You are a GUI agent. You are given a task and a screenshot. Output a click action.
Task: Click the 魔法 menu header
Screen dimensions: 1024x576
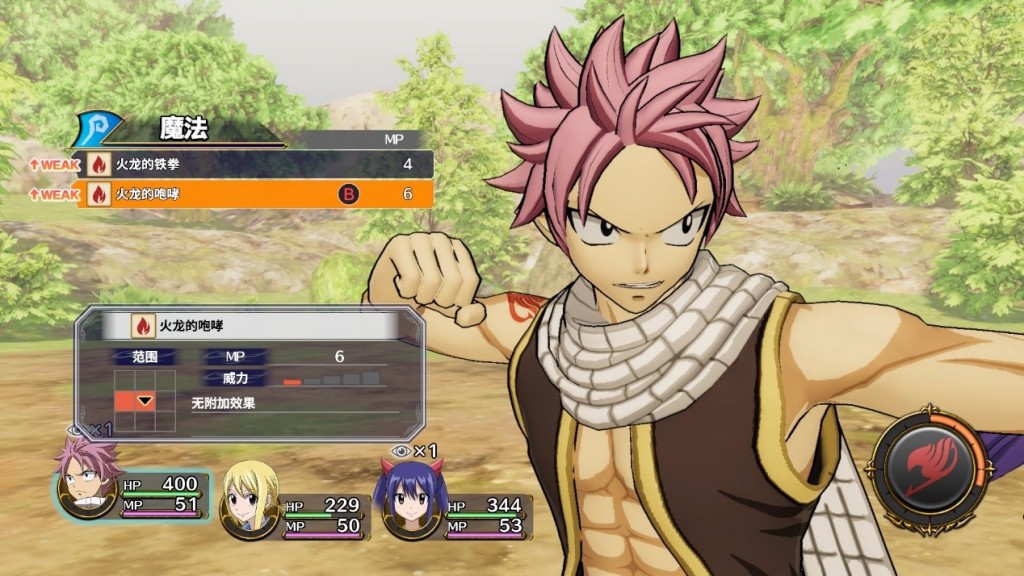coord(185,129)
